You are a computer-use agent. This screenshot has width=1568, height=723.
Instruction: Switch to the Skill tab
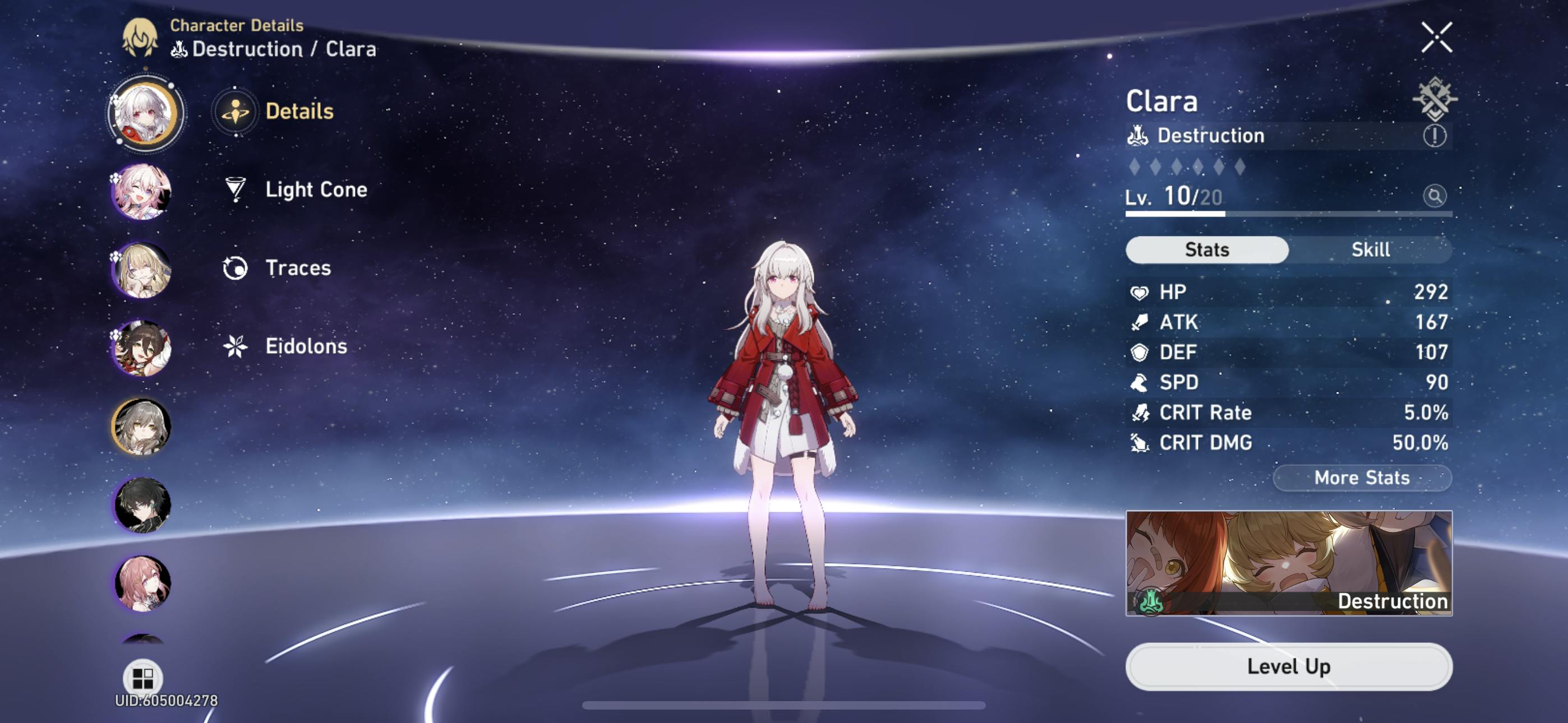point(1370,249)
